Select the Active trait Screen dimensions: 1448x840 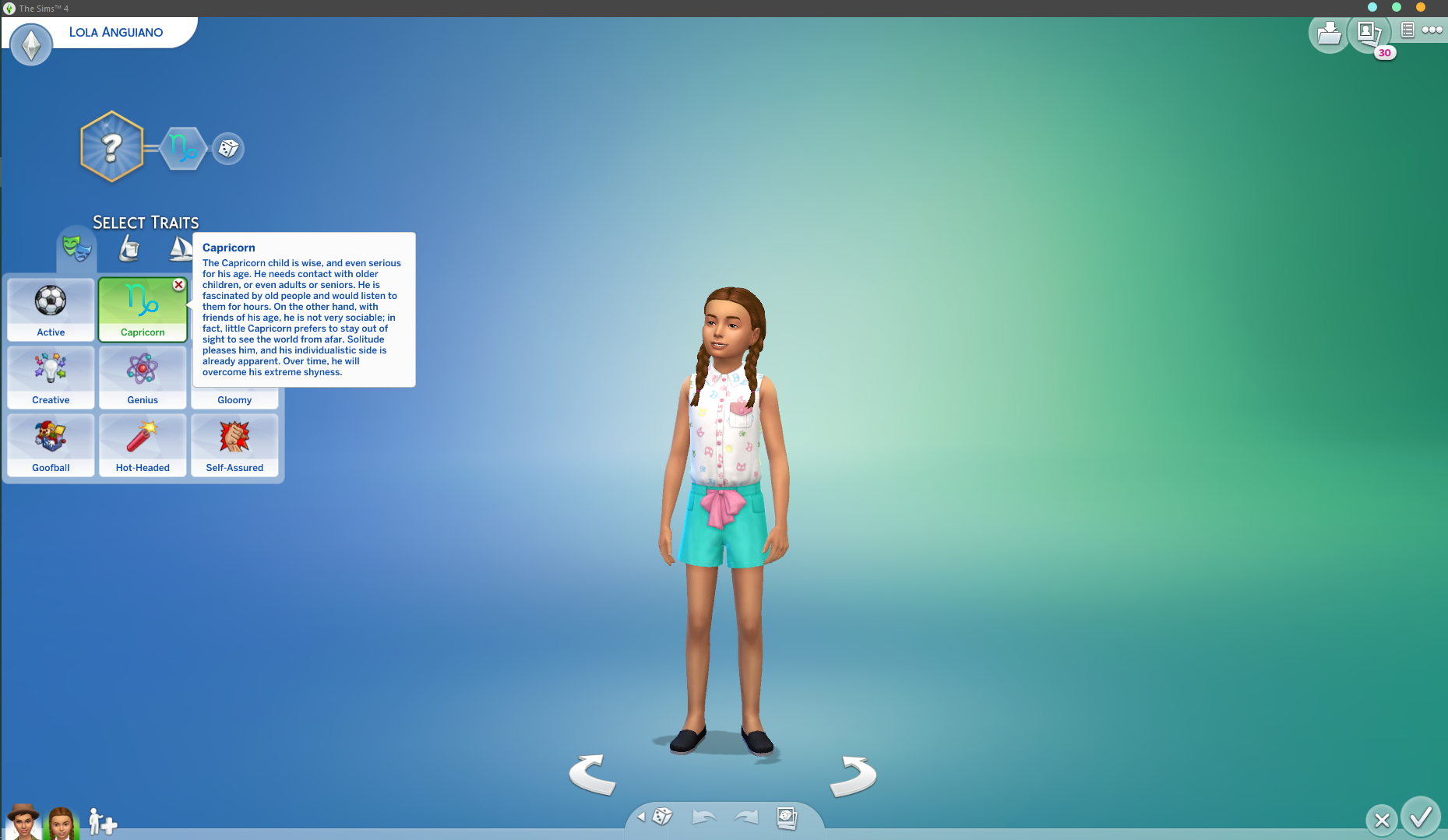click(x=51, y=309)
